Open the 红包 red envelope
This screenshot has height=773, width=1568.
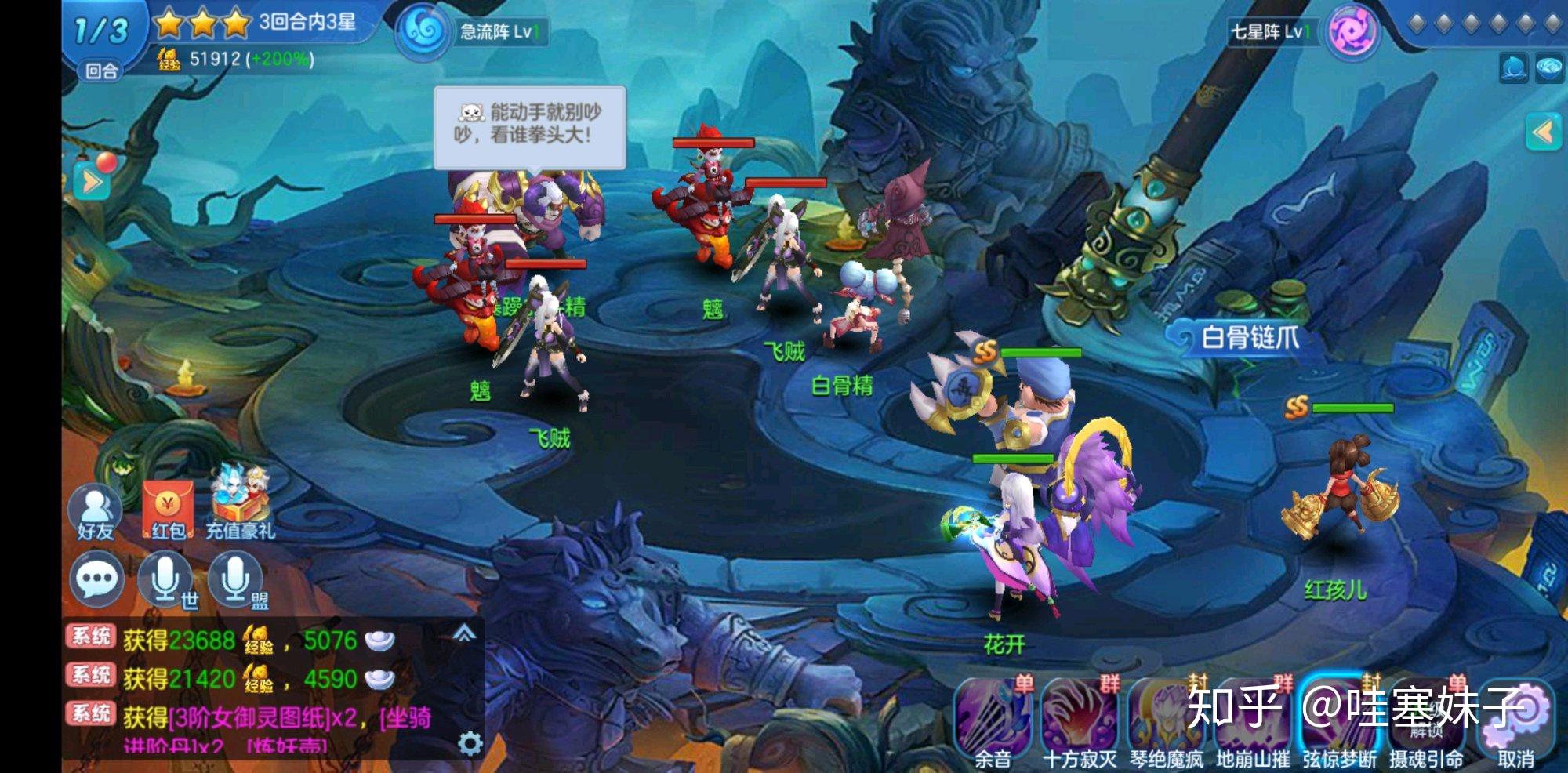[x=168, y=510]
